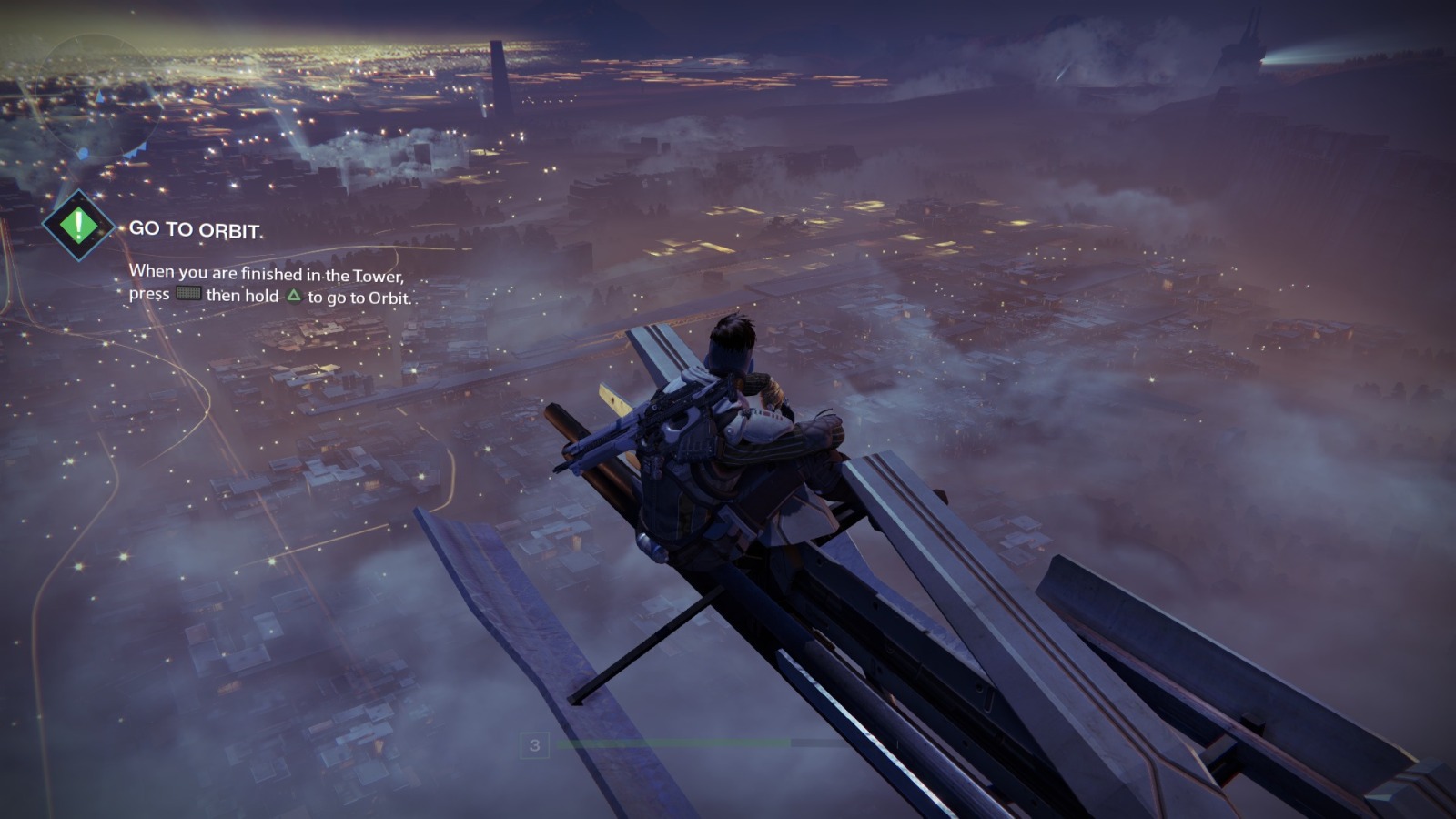Select the Go to Orbit objective title
Screen dimensions: 1456x819
[196, 229]
